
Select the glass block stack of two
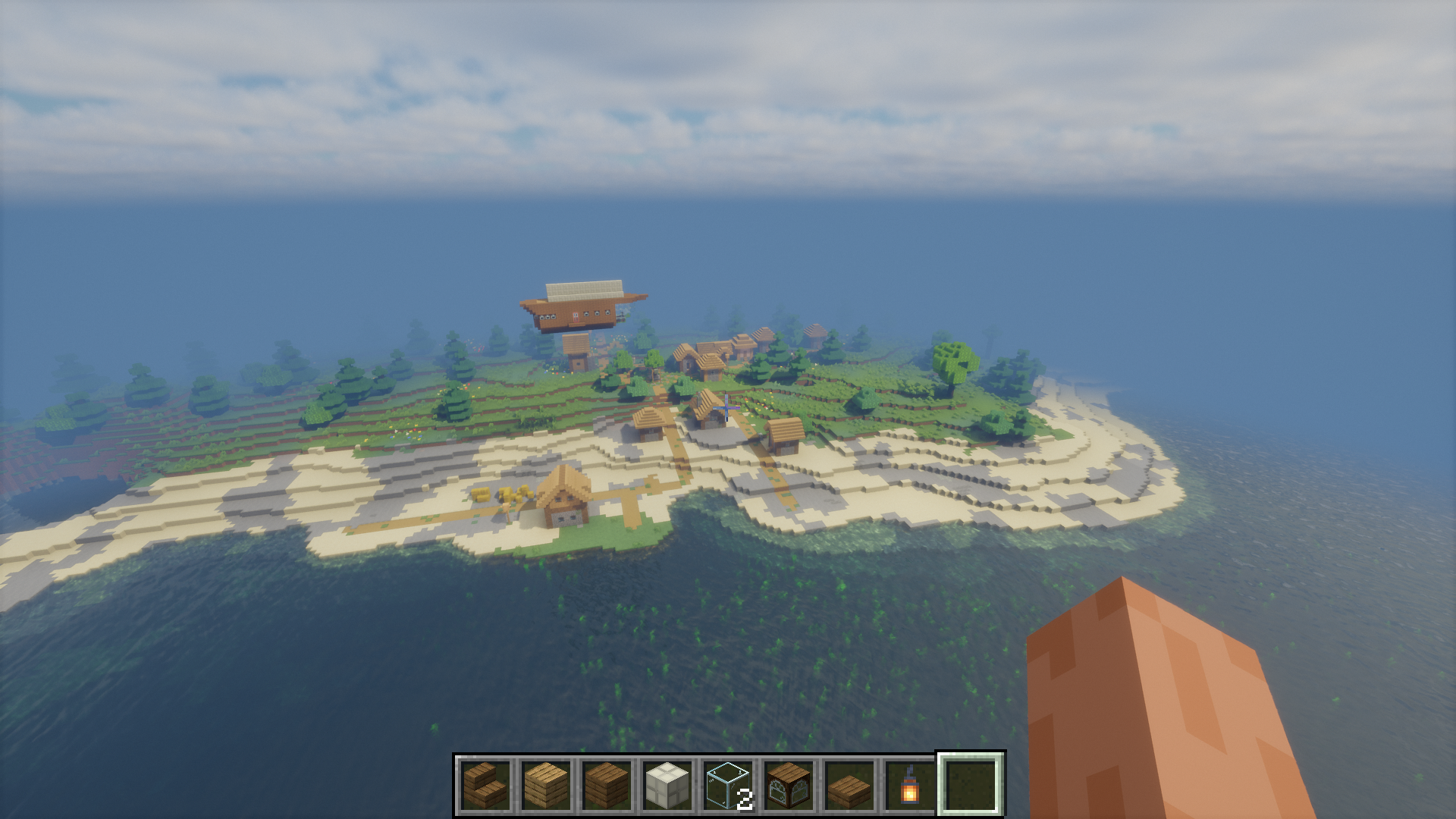pos(728,785)
